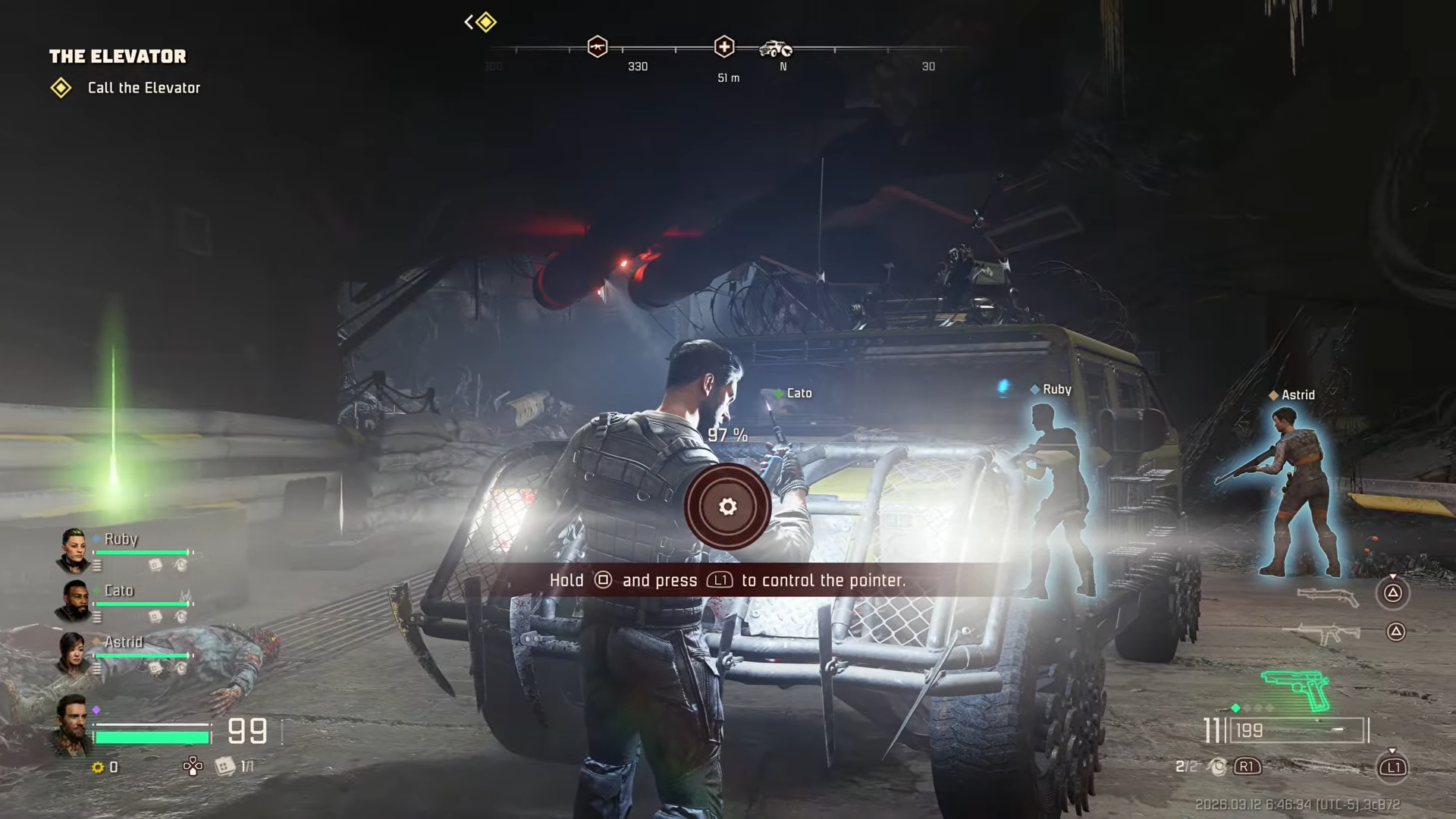The width and height of the screenshot is (1456, 819).
Task: Click the throwable item icon showing 2/2
Action: [1218, 767]
